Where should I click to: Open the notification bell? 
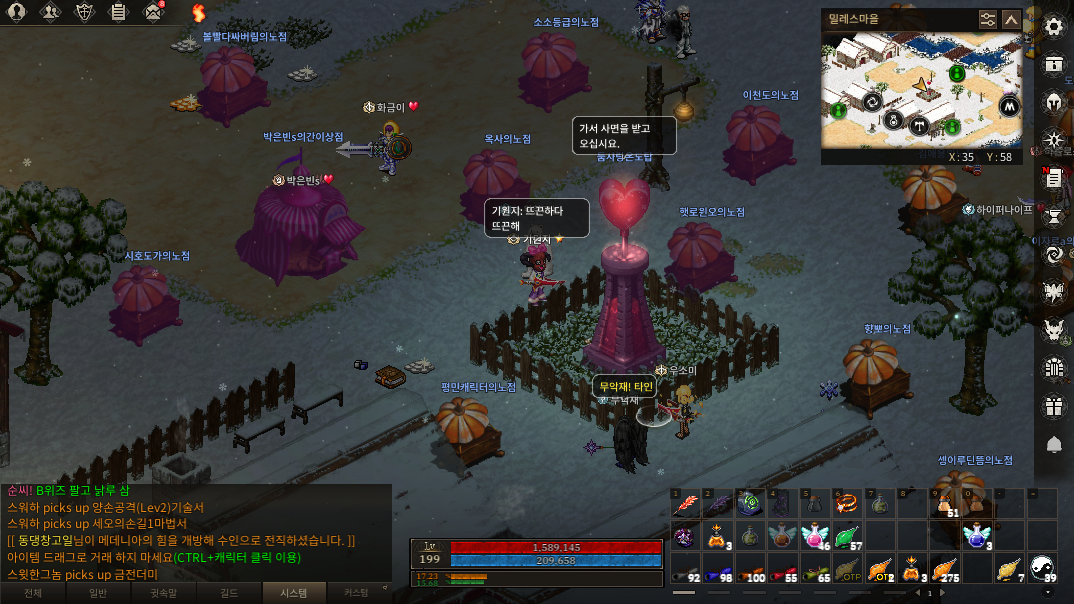[1054, 444]
